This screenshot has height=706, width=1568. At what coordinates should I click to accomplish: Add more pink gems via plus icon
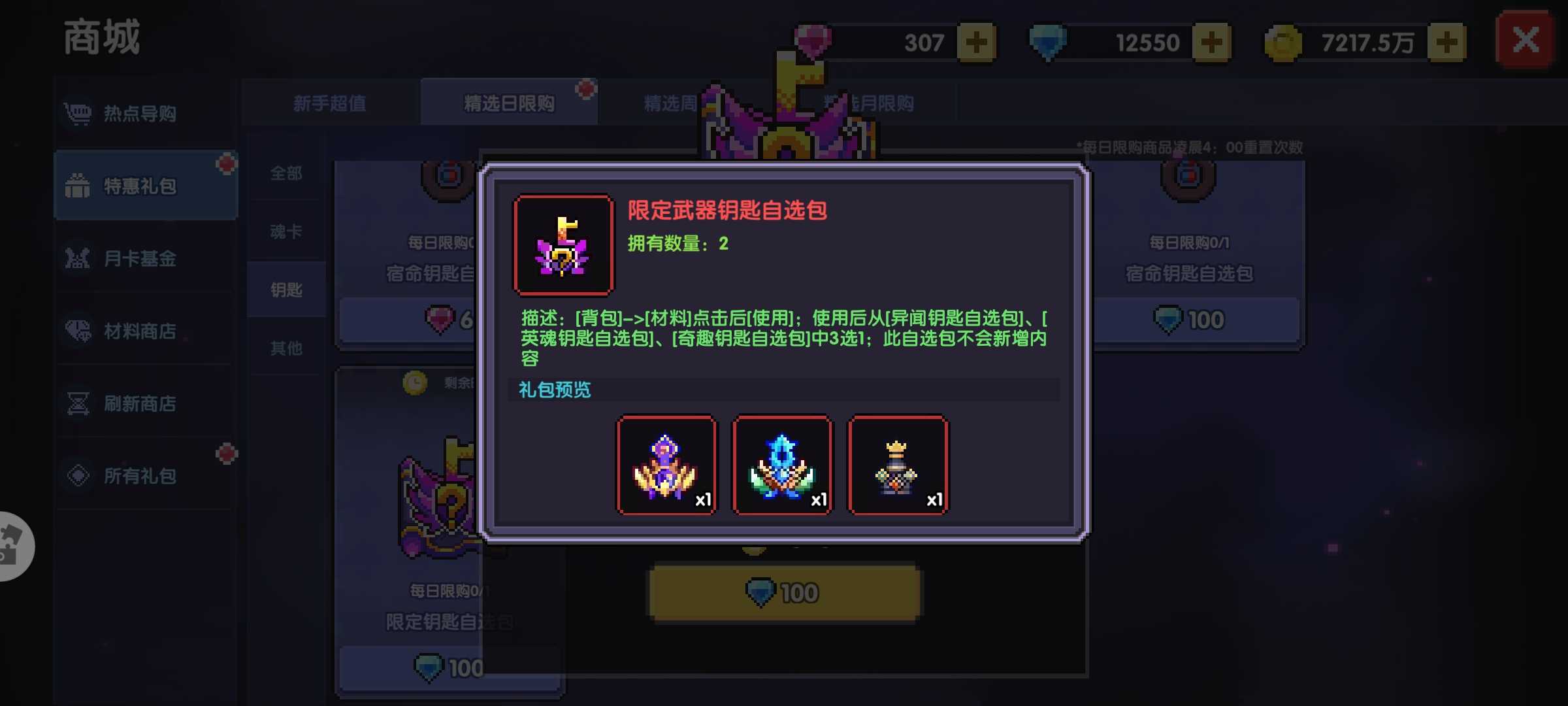tap(976, 42)
